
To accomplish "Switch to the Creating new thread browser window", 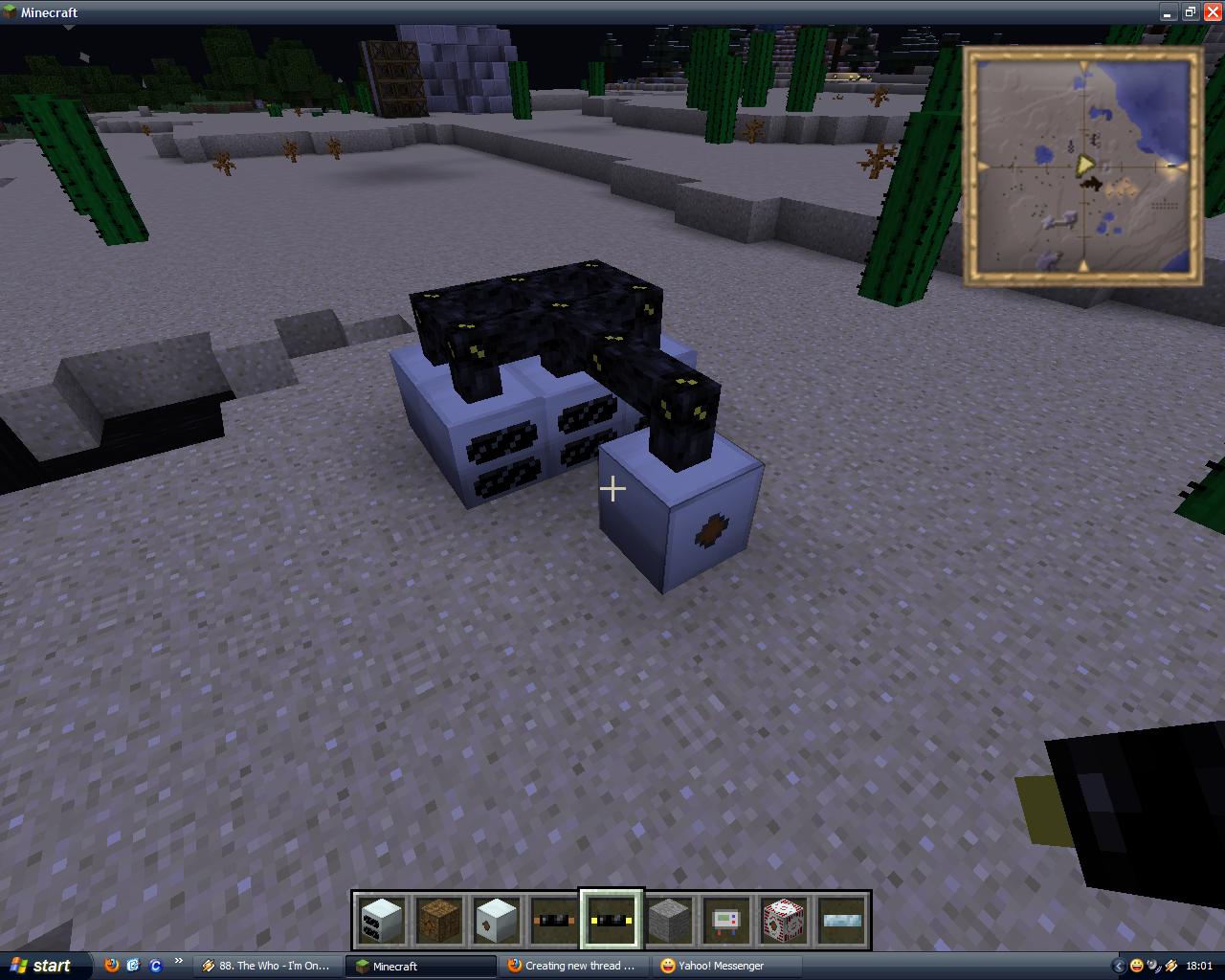I will tap(572, 966).
